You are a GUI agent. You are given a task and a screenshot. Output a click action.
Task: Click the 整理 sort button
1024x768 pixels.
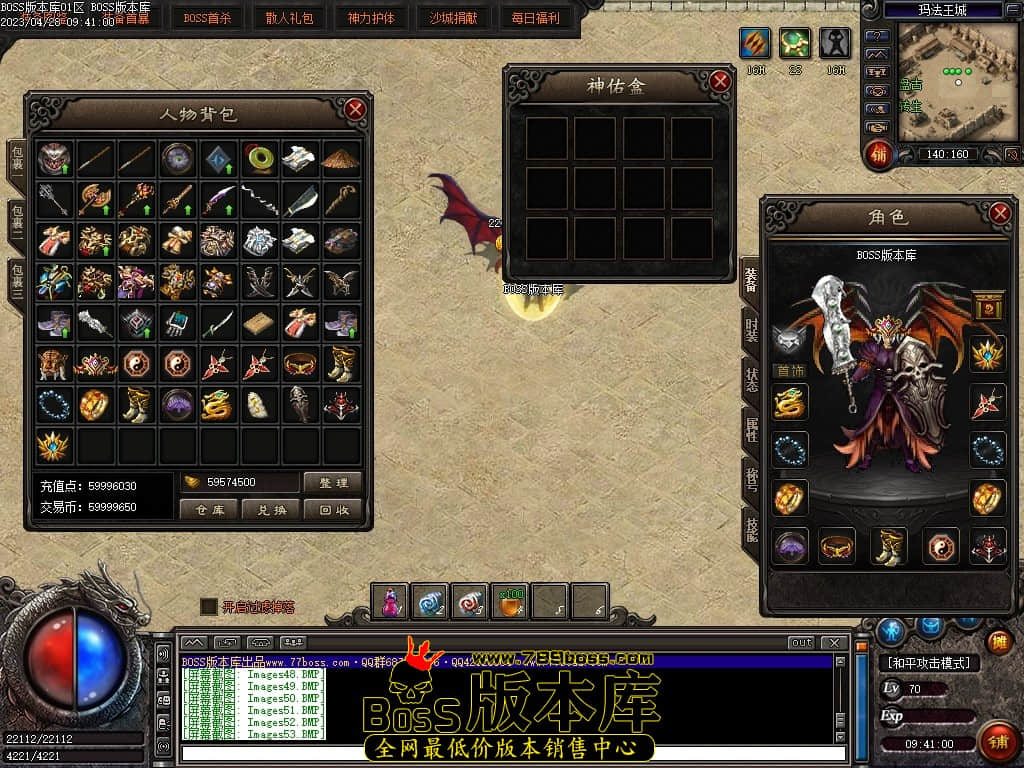click(x=332, y=483)
